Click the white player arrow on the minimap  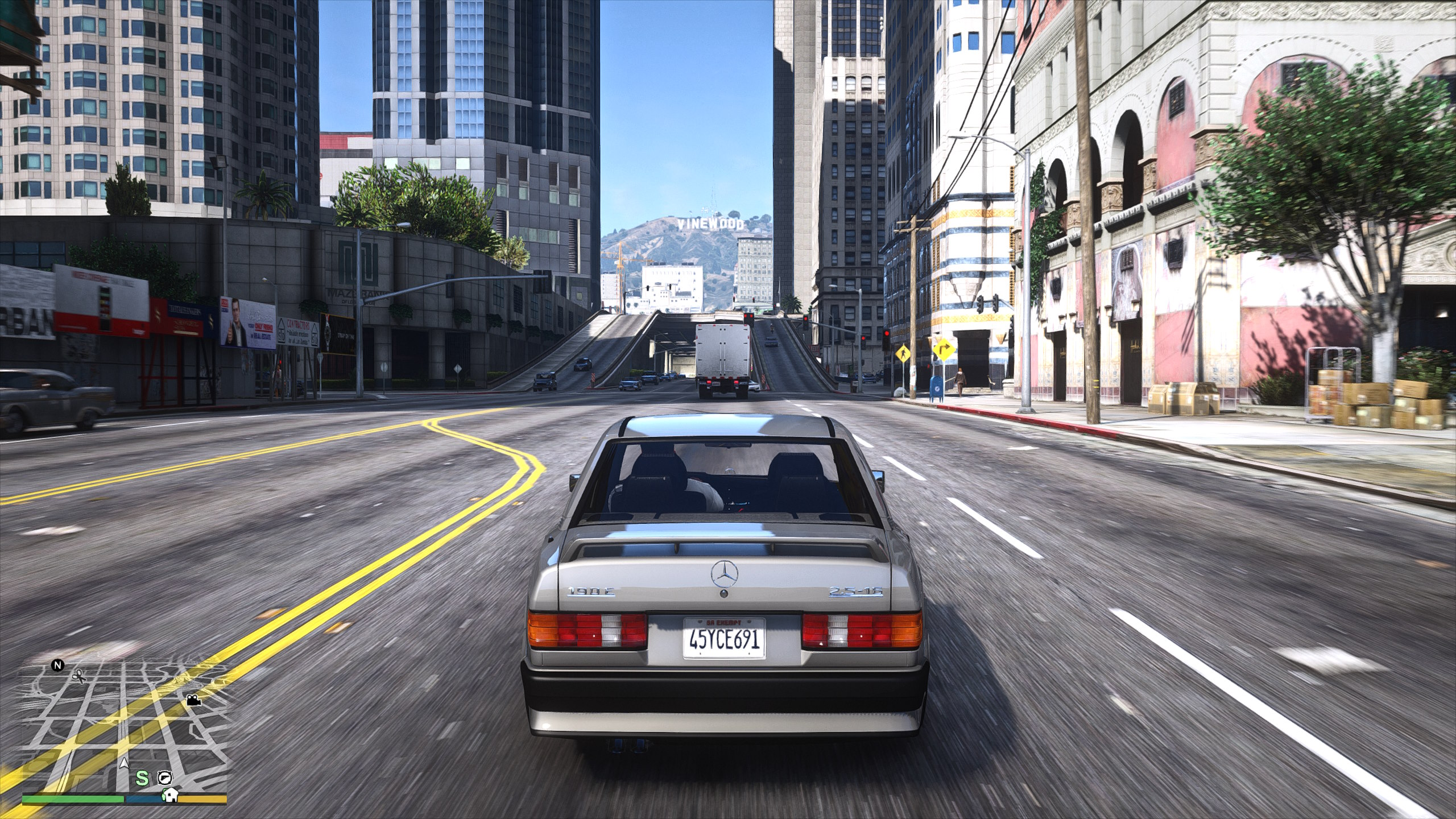click(123, 764)
